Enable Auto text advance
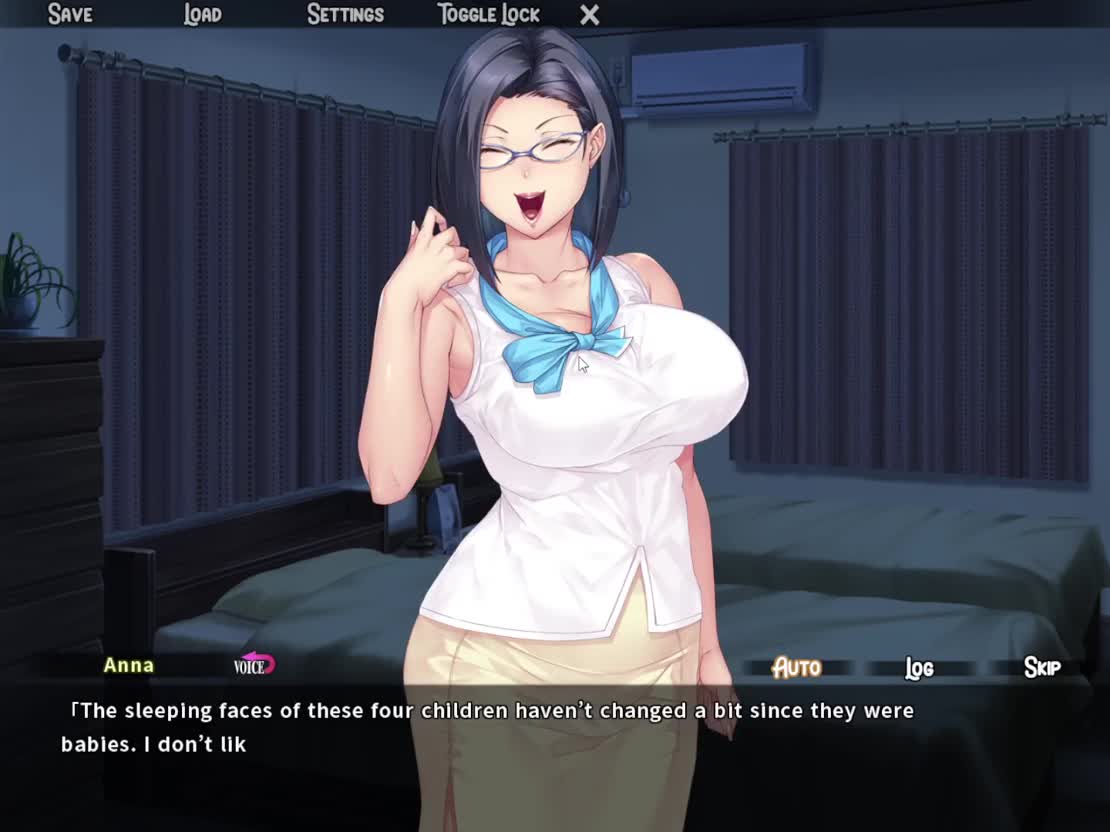Screen dimensions: 1110x832 797,667
